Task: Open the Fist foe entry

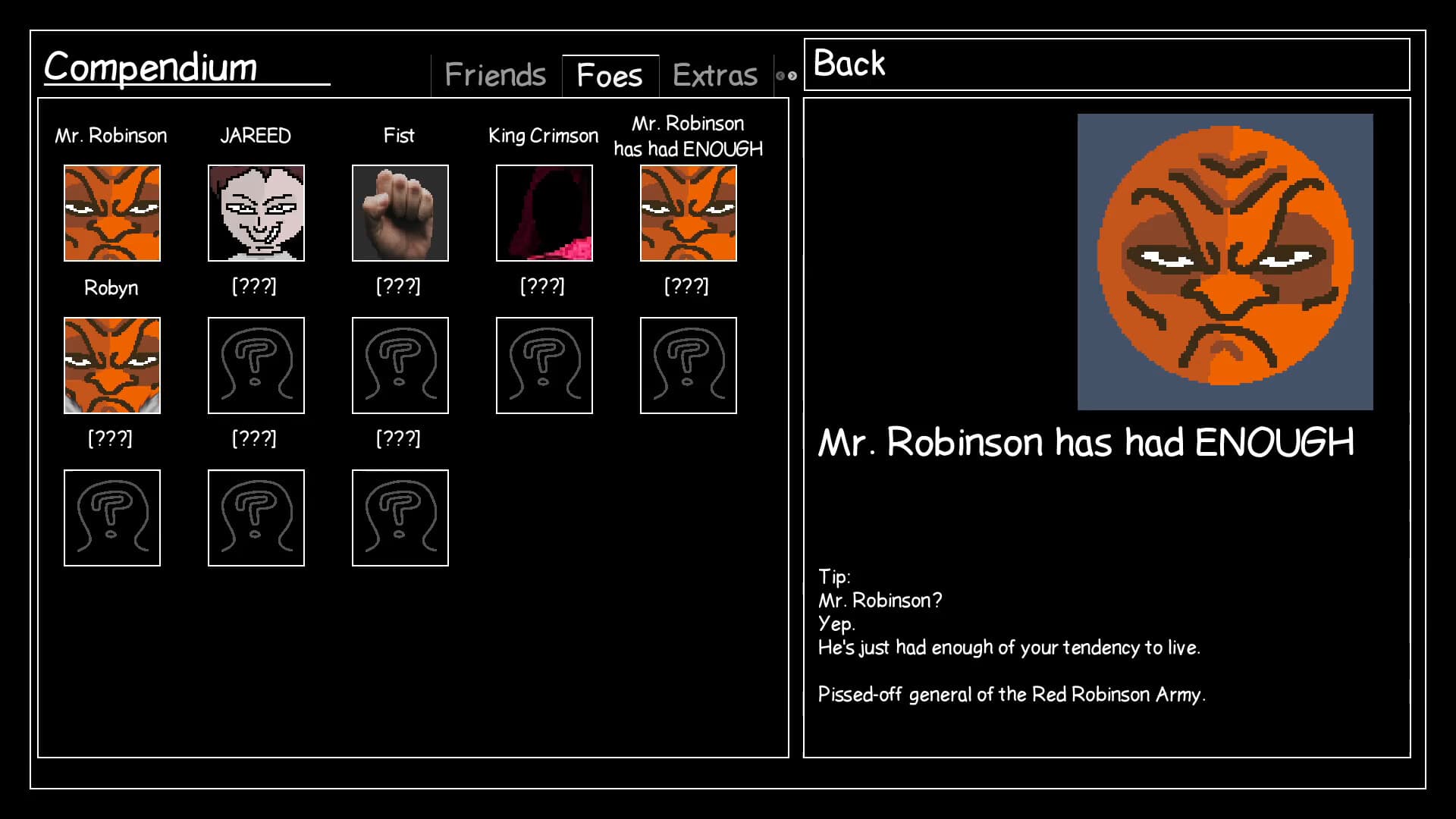Action: pos(400,213)
